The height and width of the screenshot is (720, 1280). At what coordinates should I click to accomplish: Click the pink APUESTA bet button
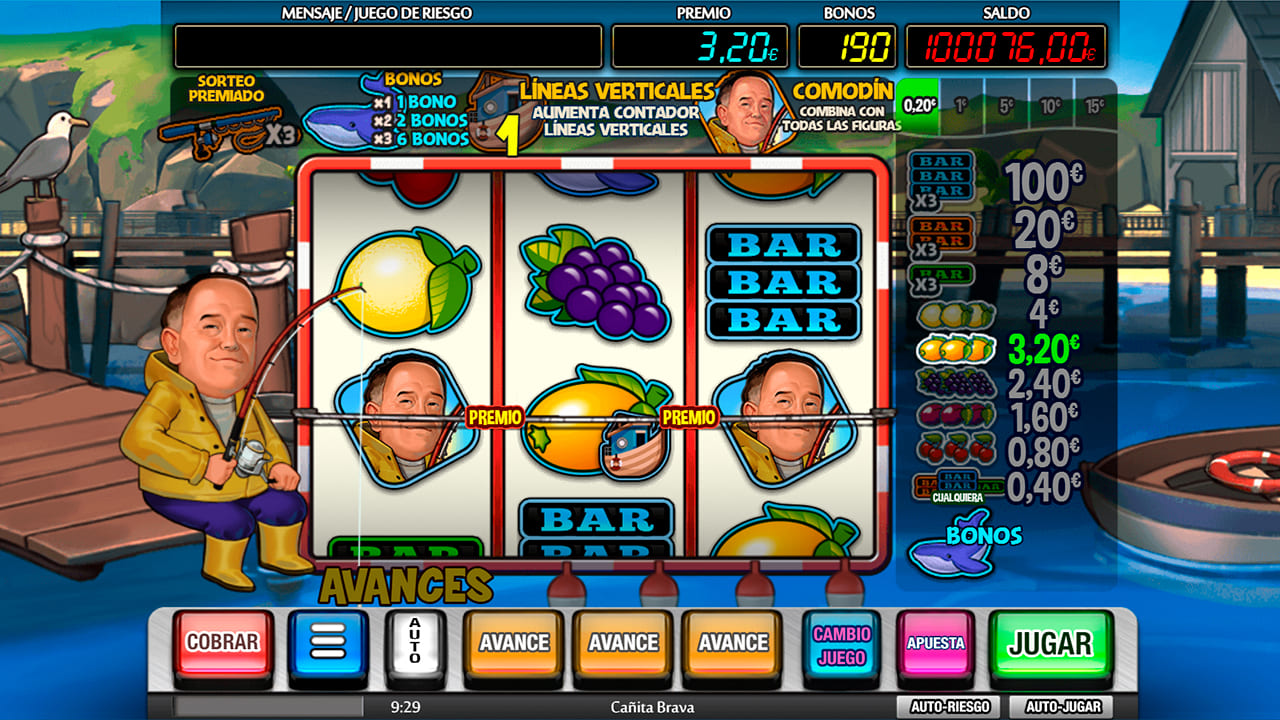pos(935,644)
